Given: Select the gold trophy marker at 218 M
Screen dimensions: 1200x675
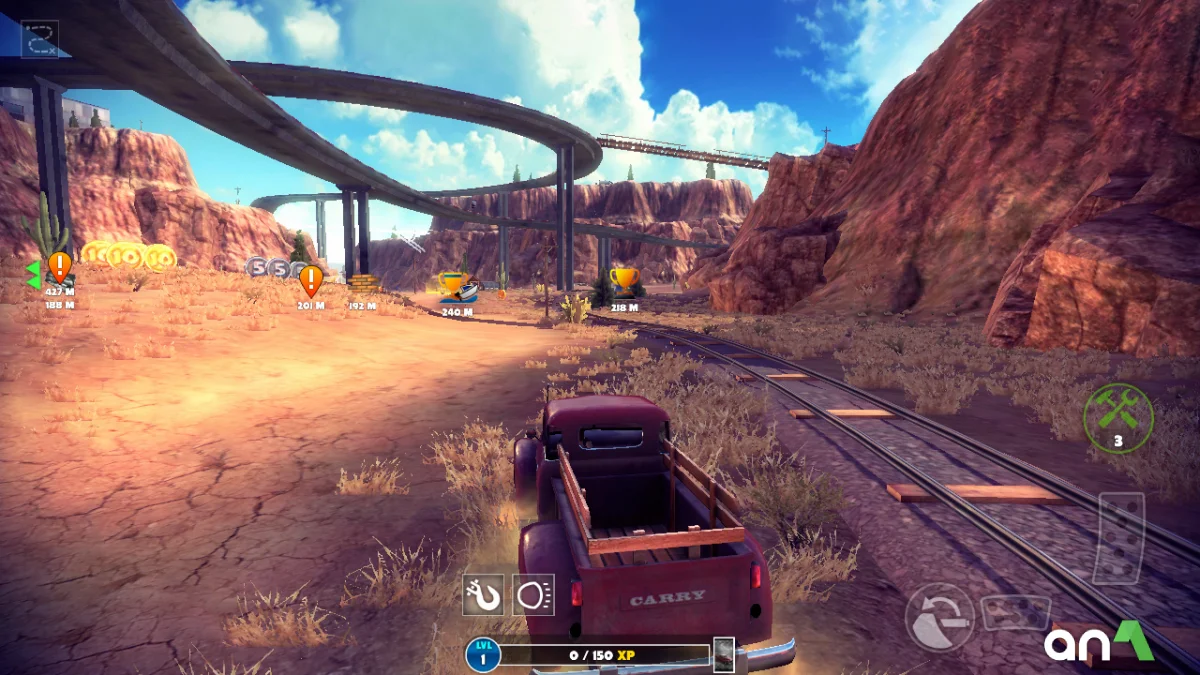Looking at the screenshot, I should tap(624, 281).
